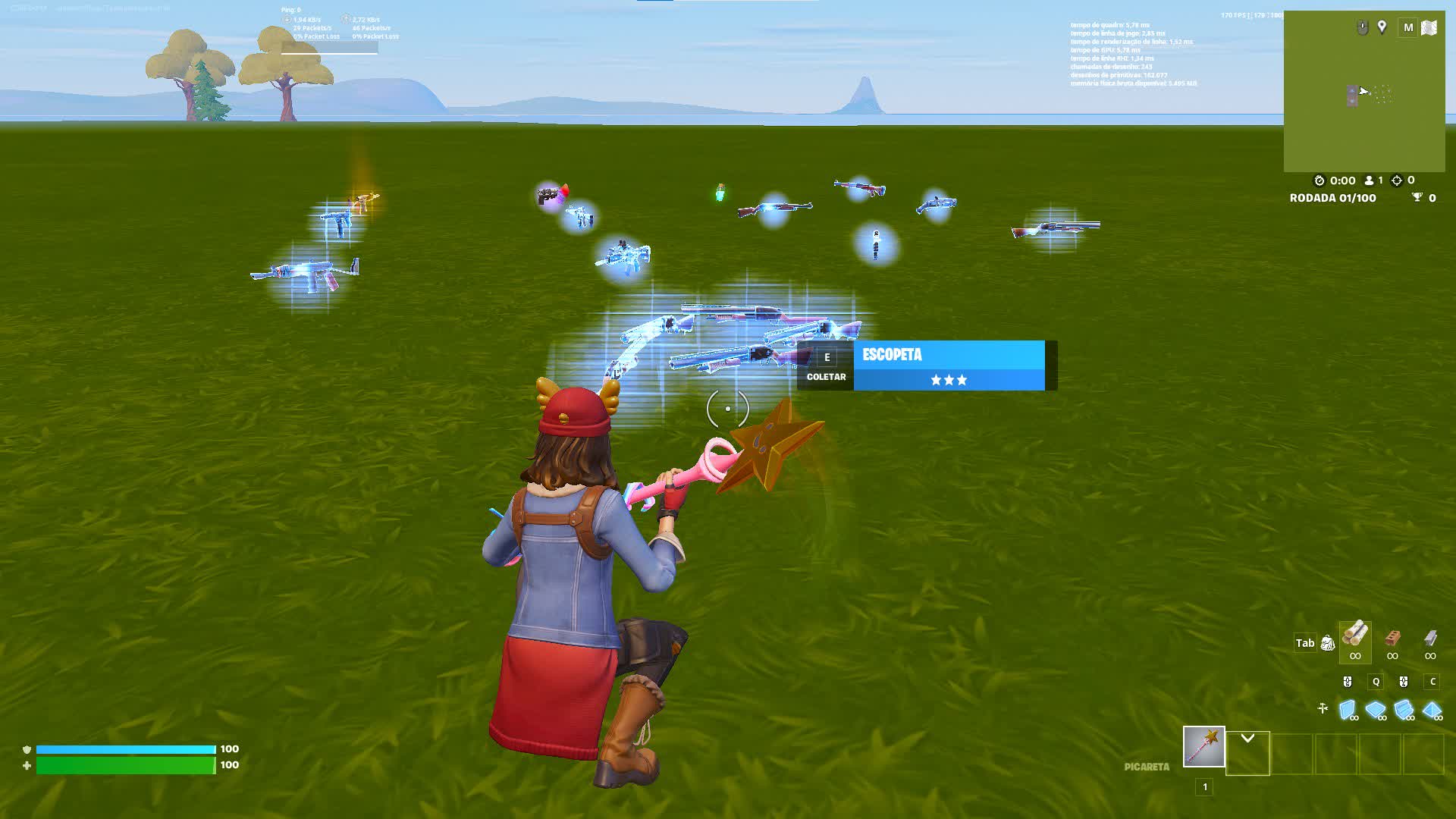Expand the Q keybind box under the materials
Screen dimensions: 1456x819
click(1376, 681)
